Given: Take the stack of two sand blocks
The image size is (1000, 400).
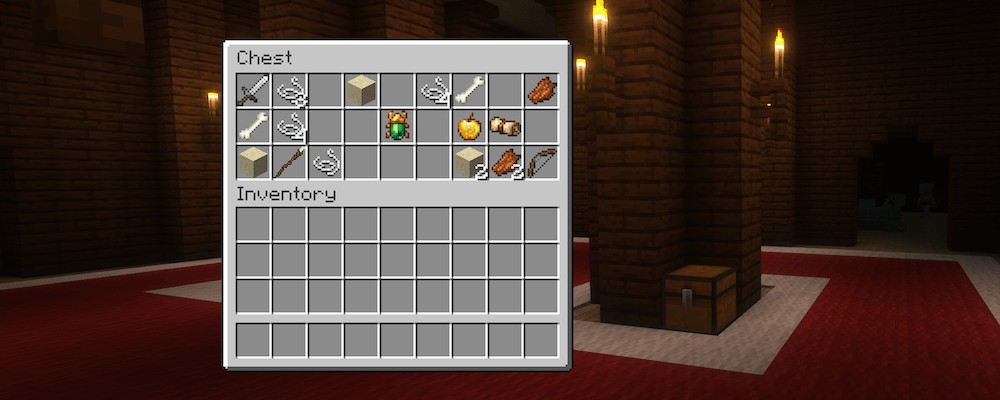Looking at the screenshot, I should [469, 162].
